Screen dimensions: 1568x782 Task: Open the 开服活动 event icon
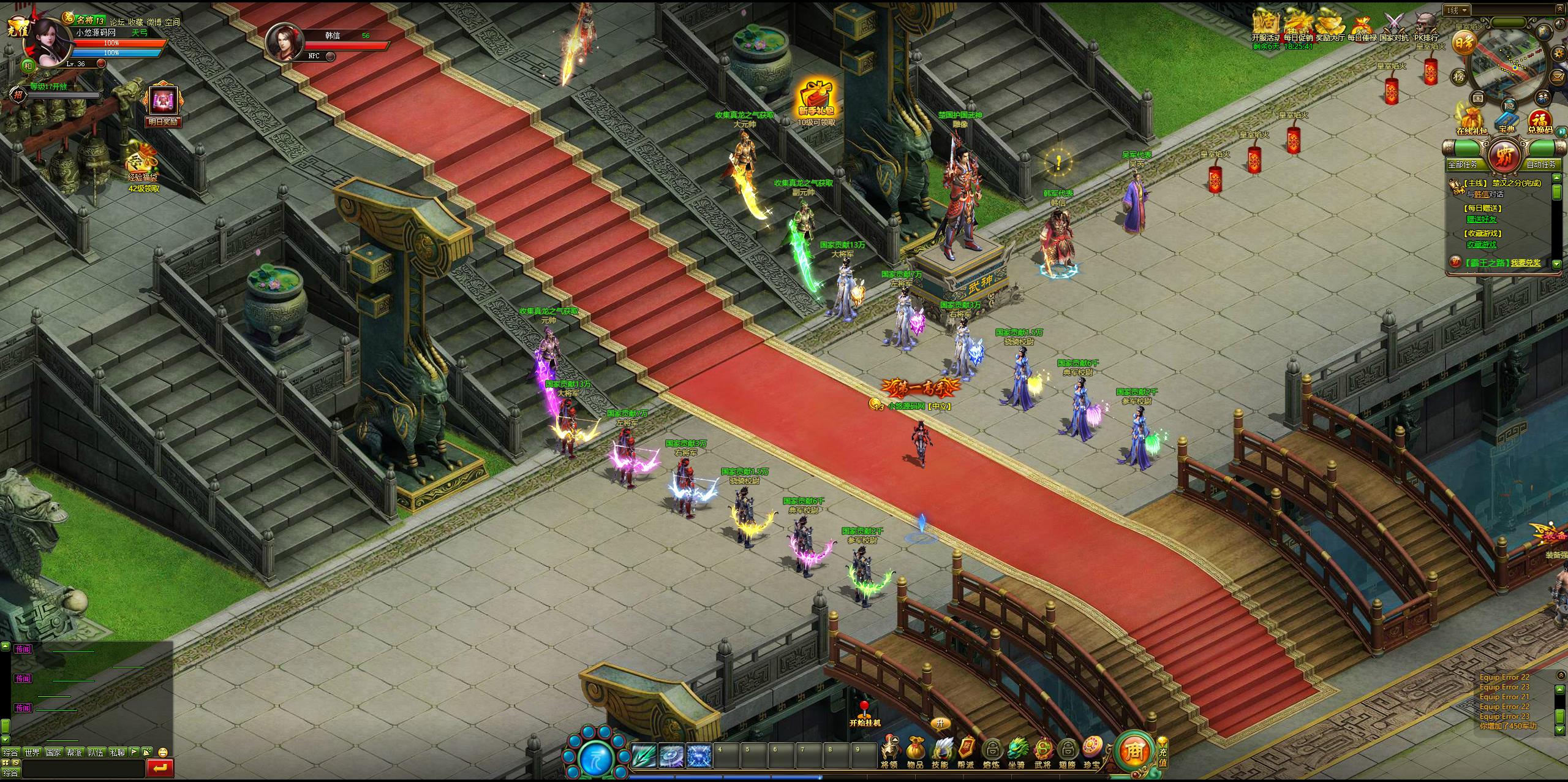[1265, 25]
